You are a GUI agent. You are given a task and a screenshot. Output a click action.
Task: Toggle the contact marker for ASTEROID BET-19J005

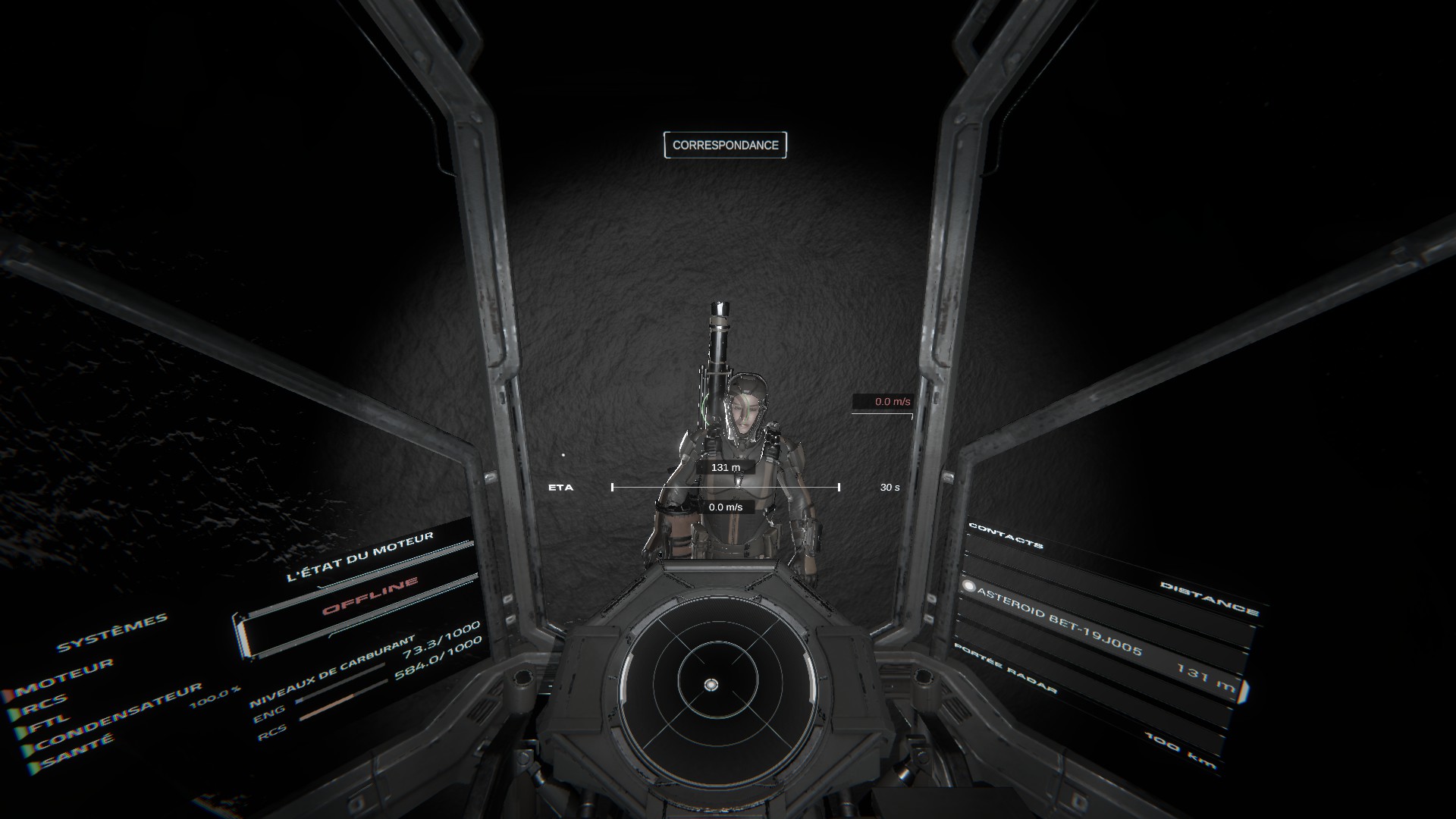(x=969, y=586)
